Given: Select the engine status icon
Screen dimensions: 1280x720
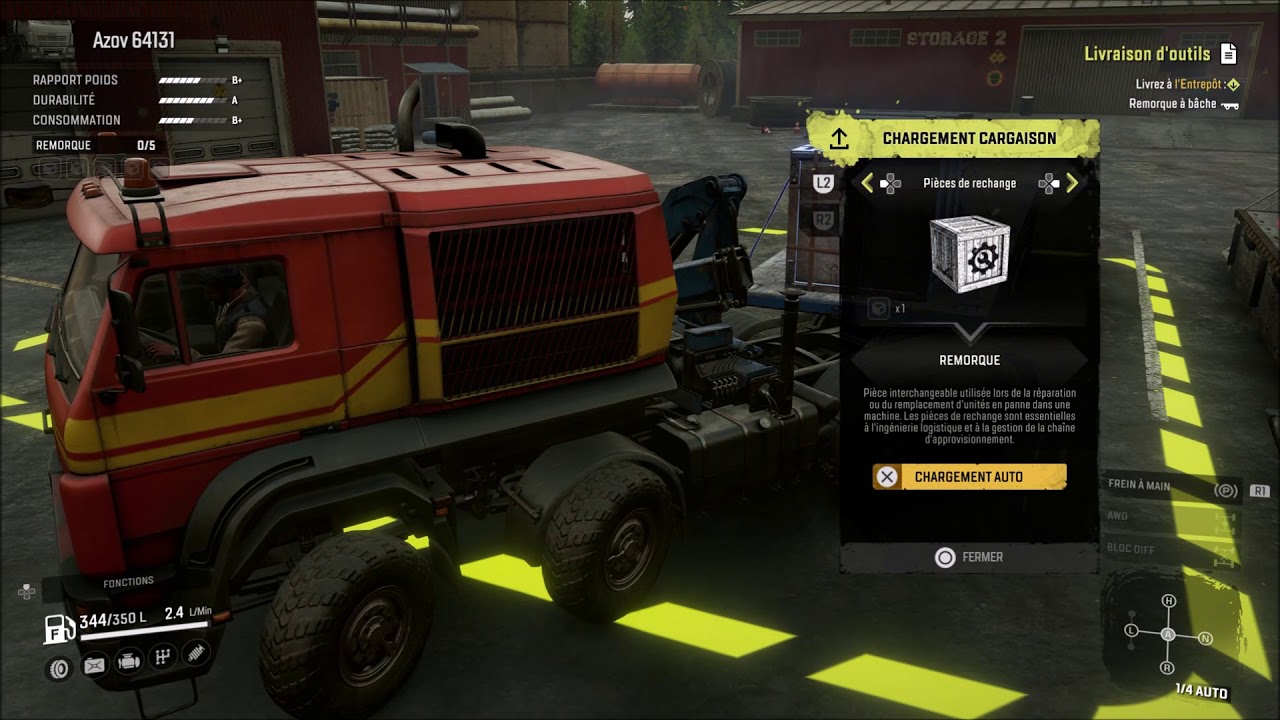Looking at the screenshot, I should [128, 662].
